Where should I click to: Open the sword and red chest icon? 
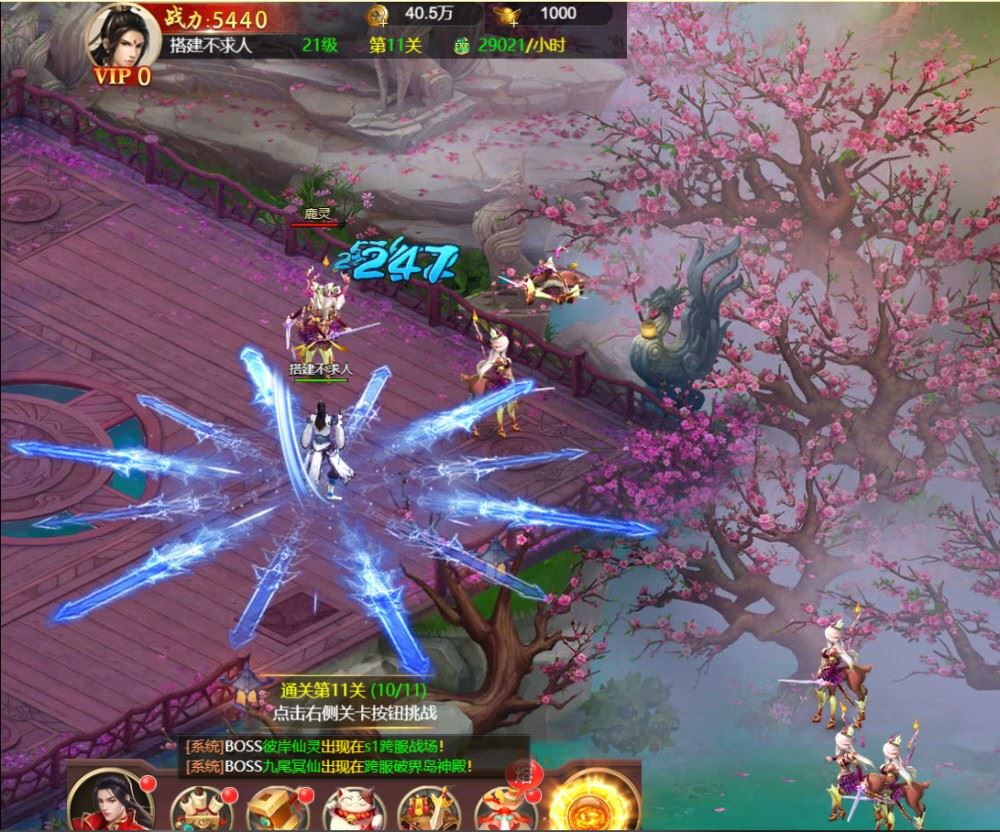(425, 807)
